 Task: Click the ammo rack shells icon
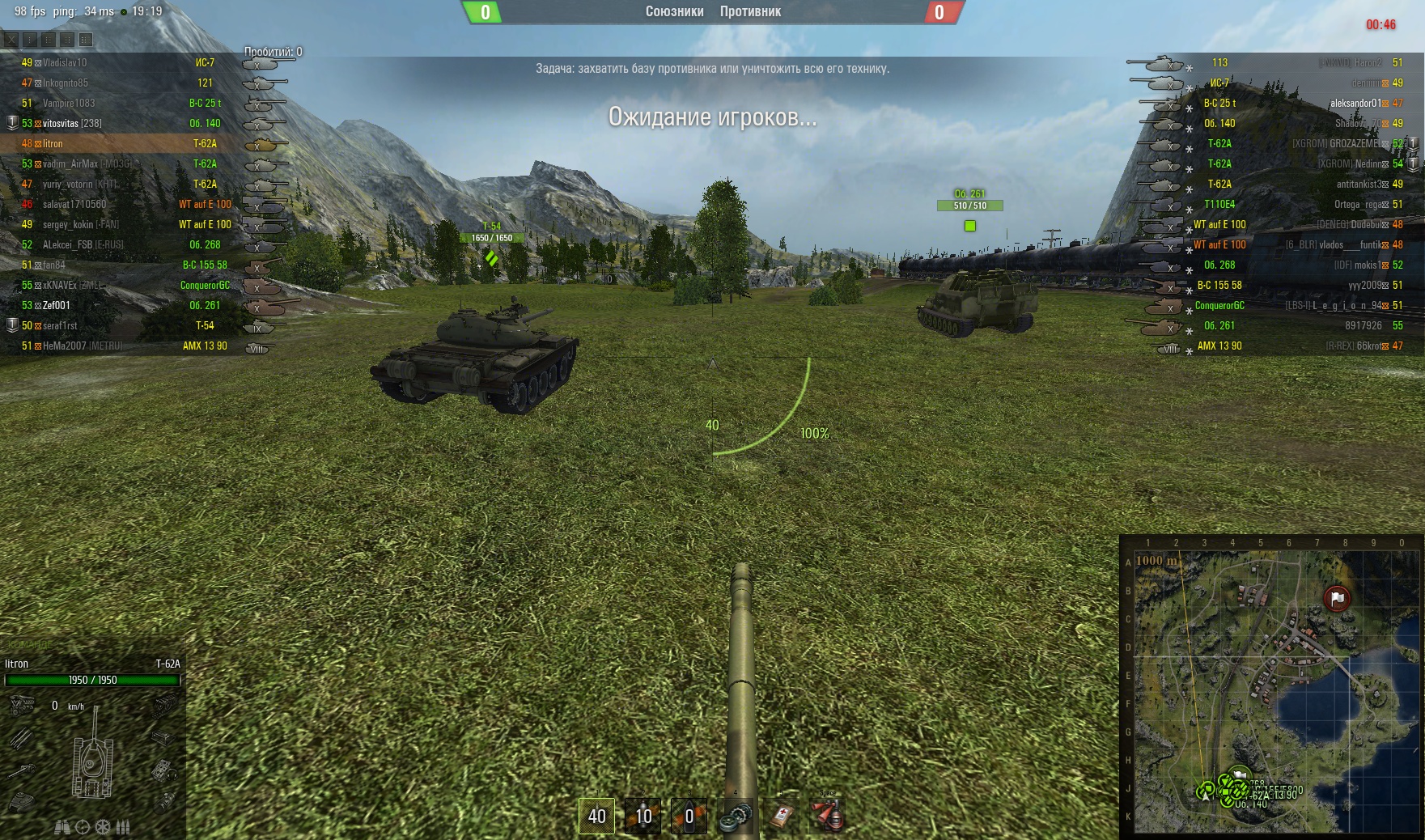click(x=123, y=827)
